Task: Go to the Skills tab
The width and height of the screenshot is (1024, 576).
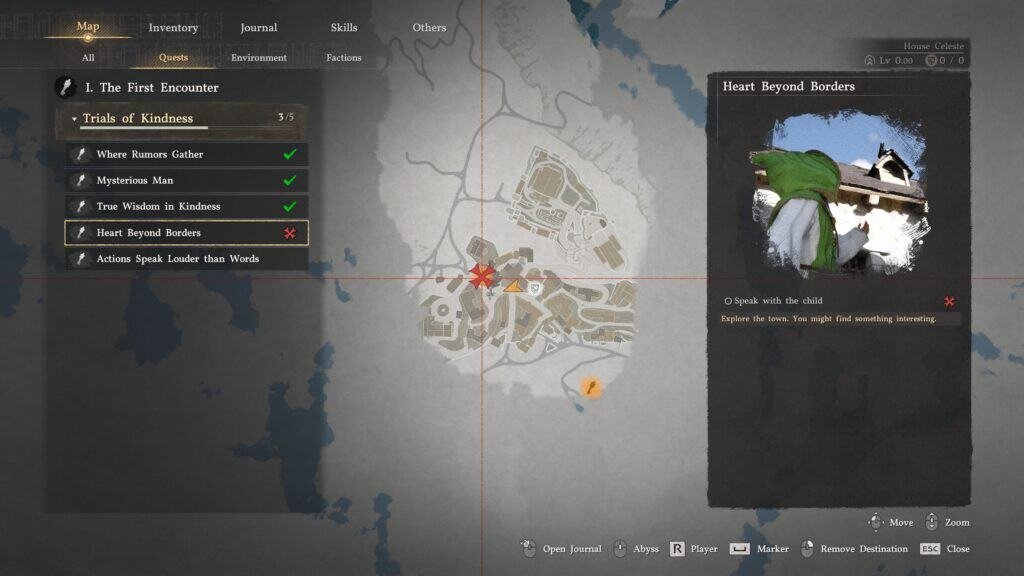Action: click(x=343, y=28)
